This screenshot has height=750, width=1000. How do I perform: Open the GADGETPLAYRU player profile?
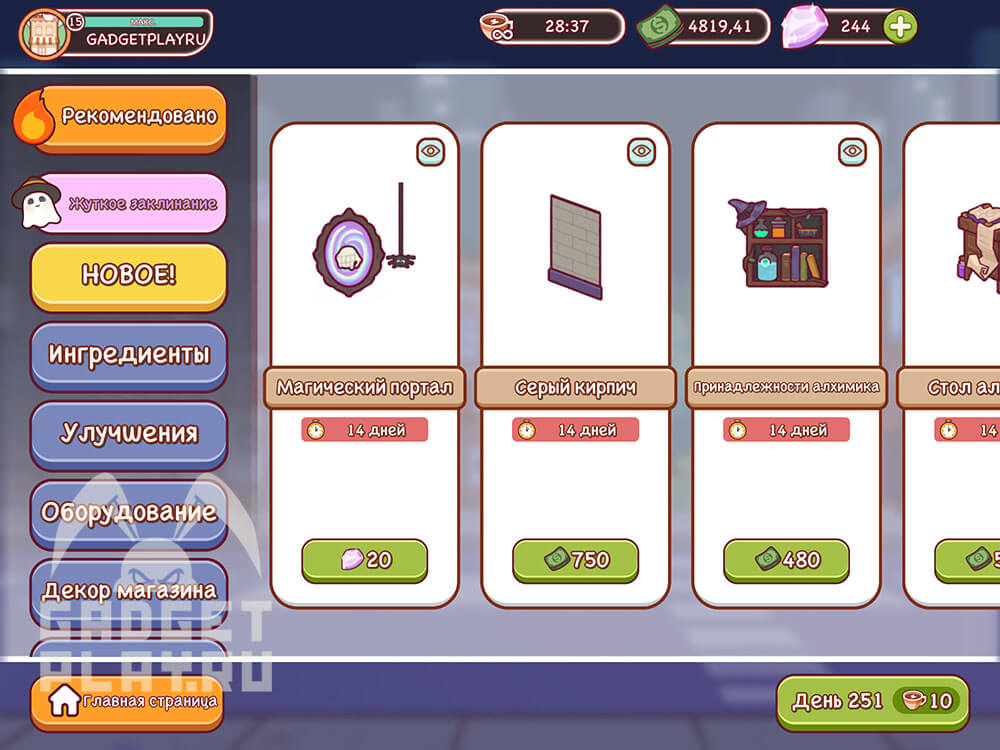pos(116,32)
